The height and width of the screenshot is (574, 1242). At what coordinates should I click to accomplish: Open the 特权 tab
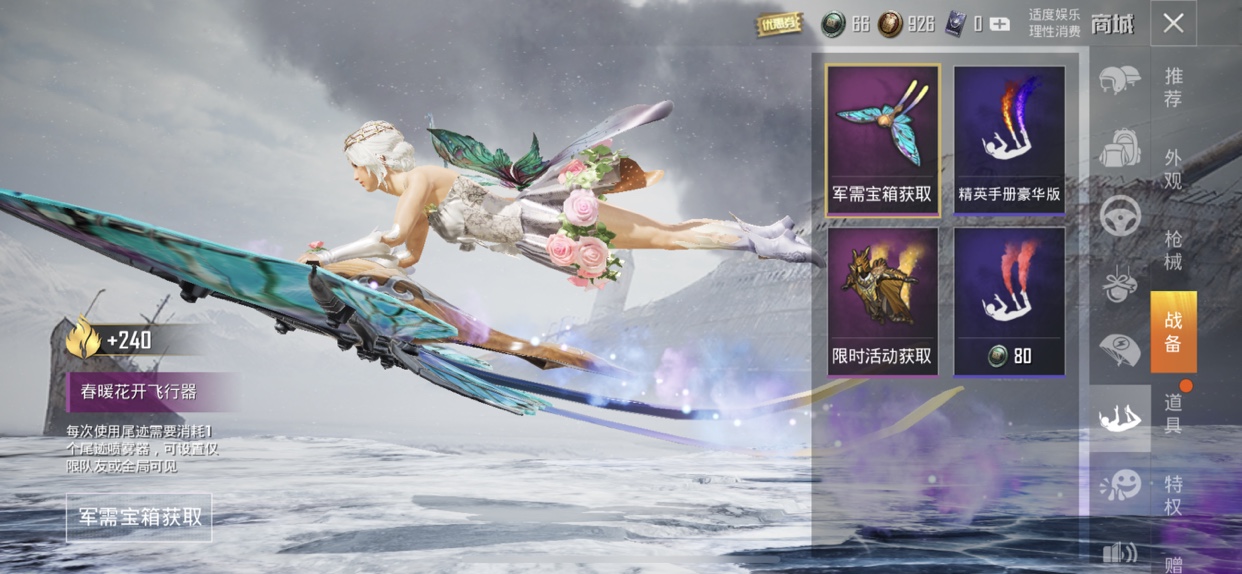tap(1173, 495)
